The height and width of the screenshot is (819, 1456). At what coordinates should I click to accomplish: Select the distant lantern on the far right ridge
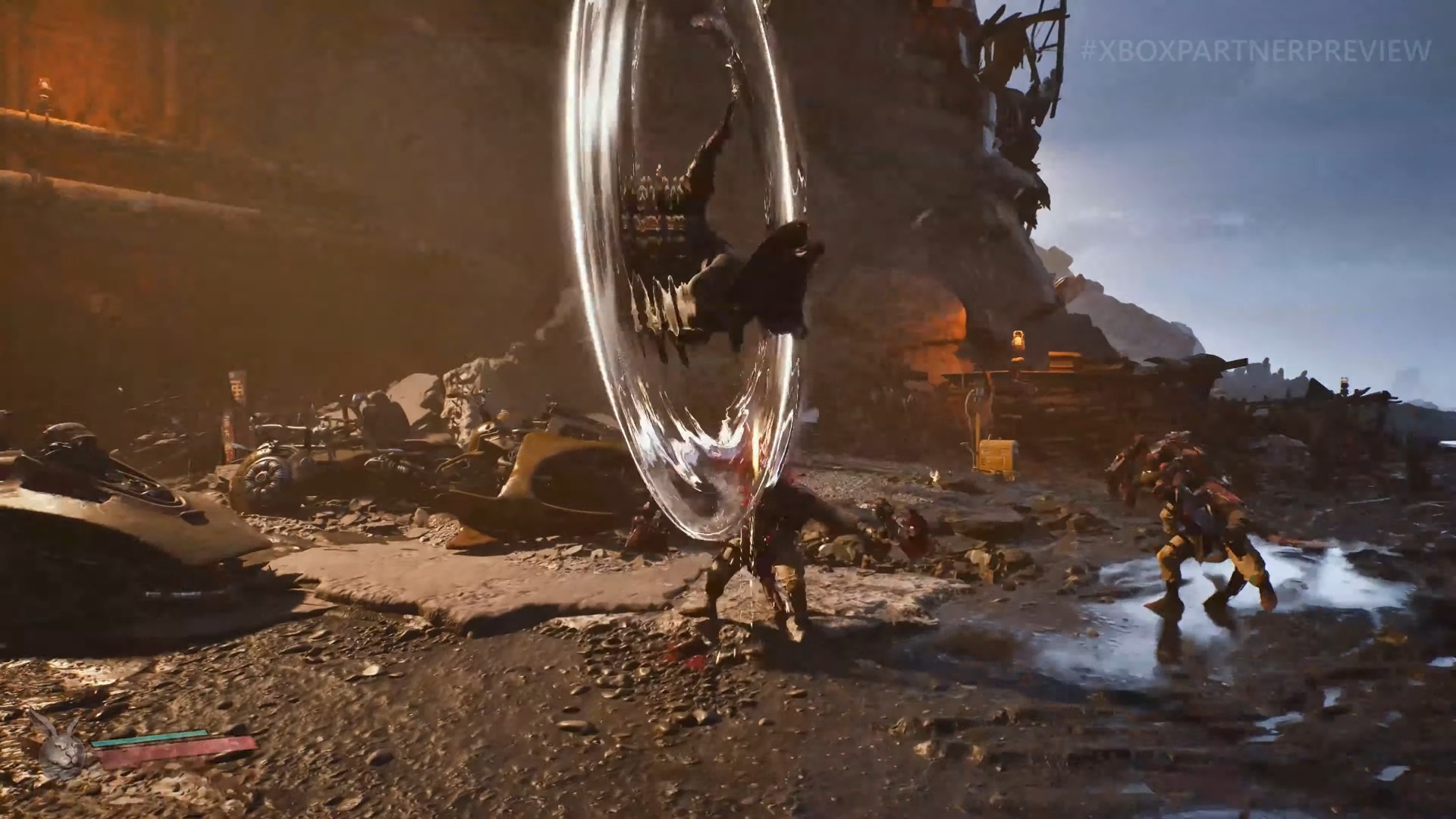(x=1346, y=383)
